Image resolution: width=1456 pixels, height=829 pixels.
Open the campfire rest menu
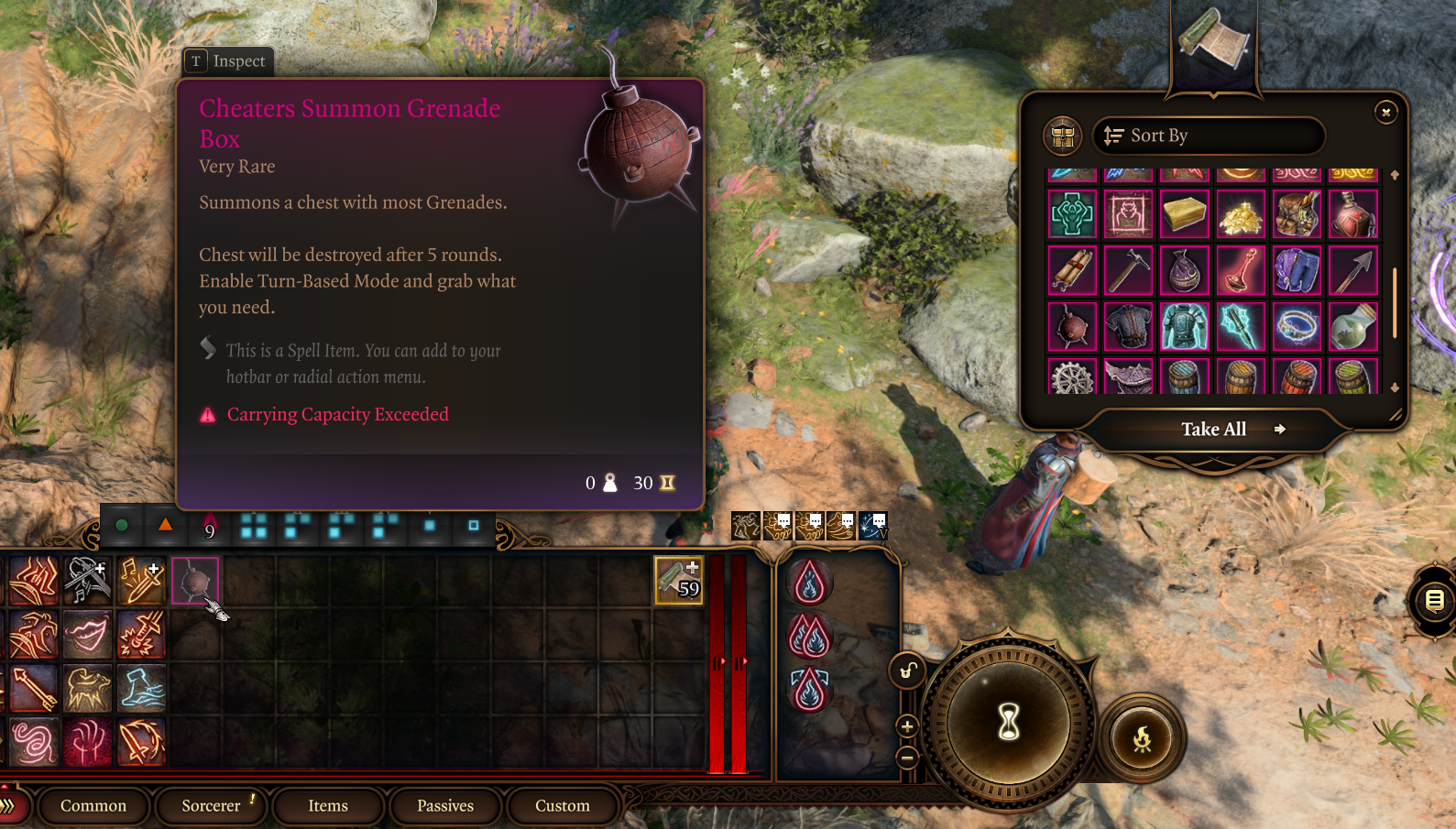click(1142, 738)
